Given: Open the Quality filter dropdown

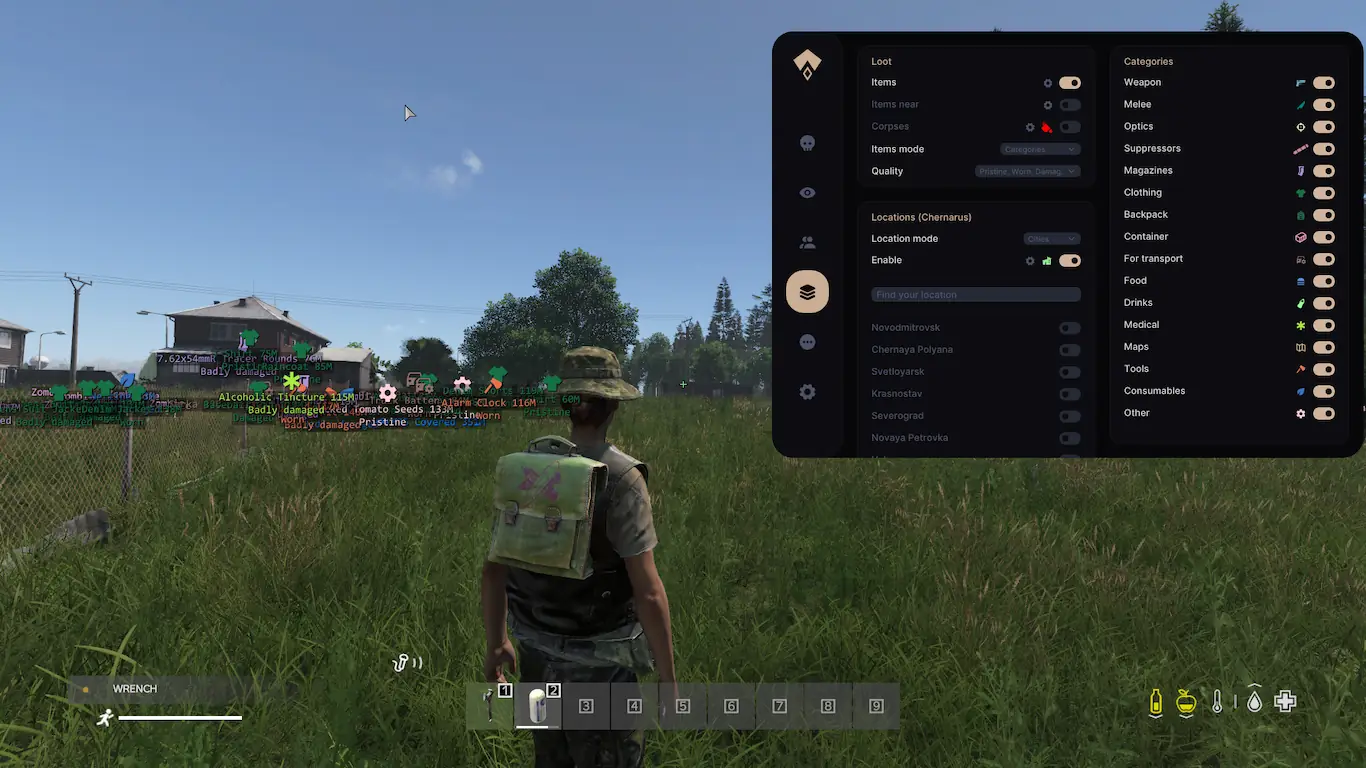Looking at the screenshot, I should (x=1027, y=171).
